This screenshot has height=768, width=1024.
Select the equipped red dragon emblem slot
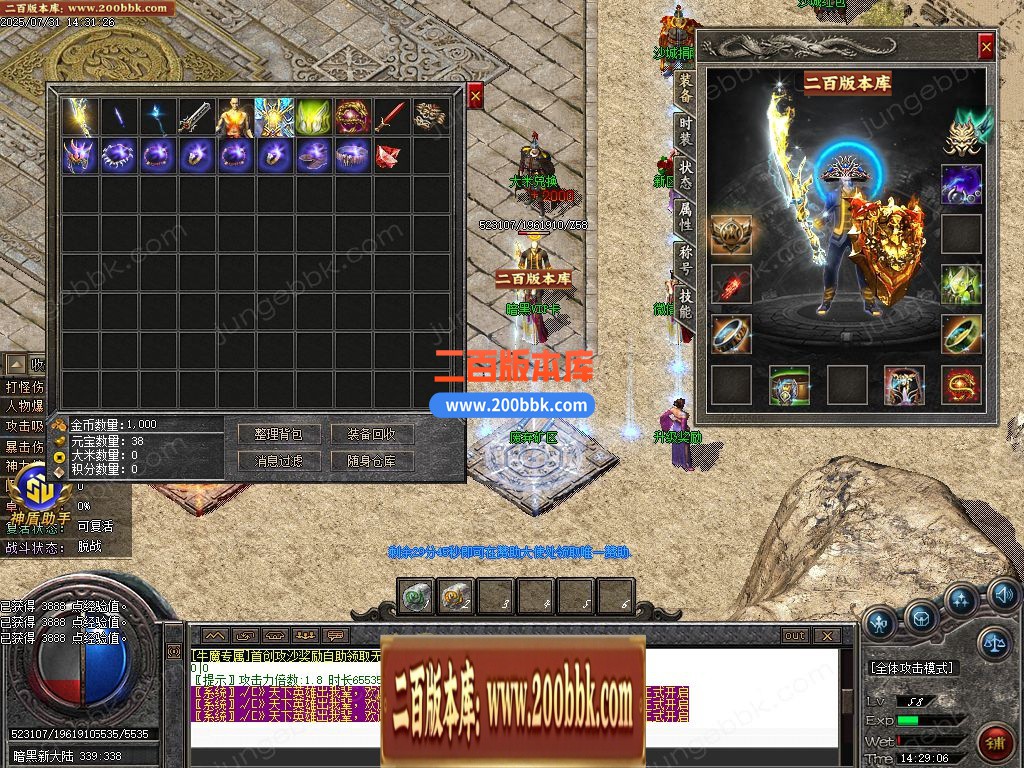click(x=962, y=385)
